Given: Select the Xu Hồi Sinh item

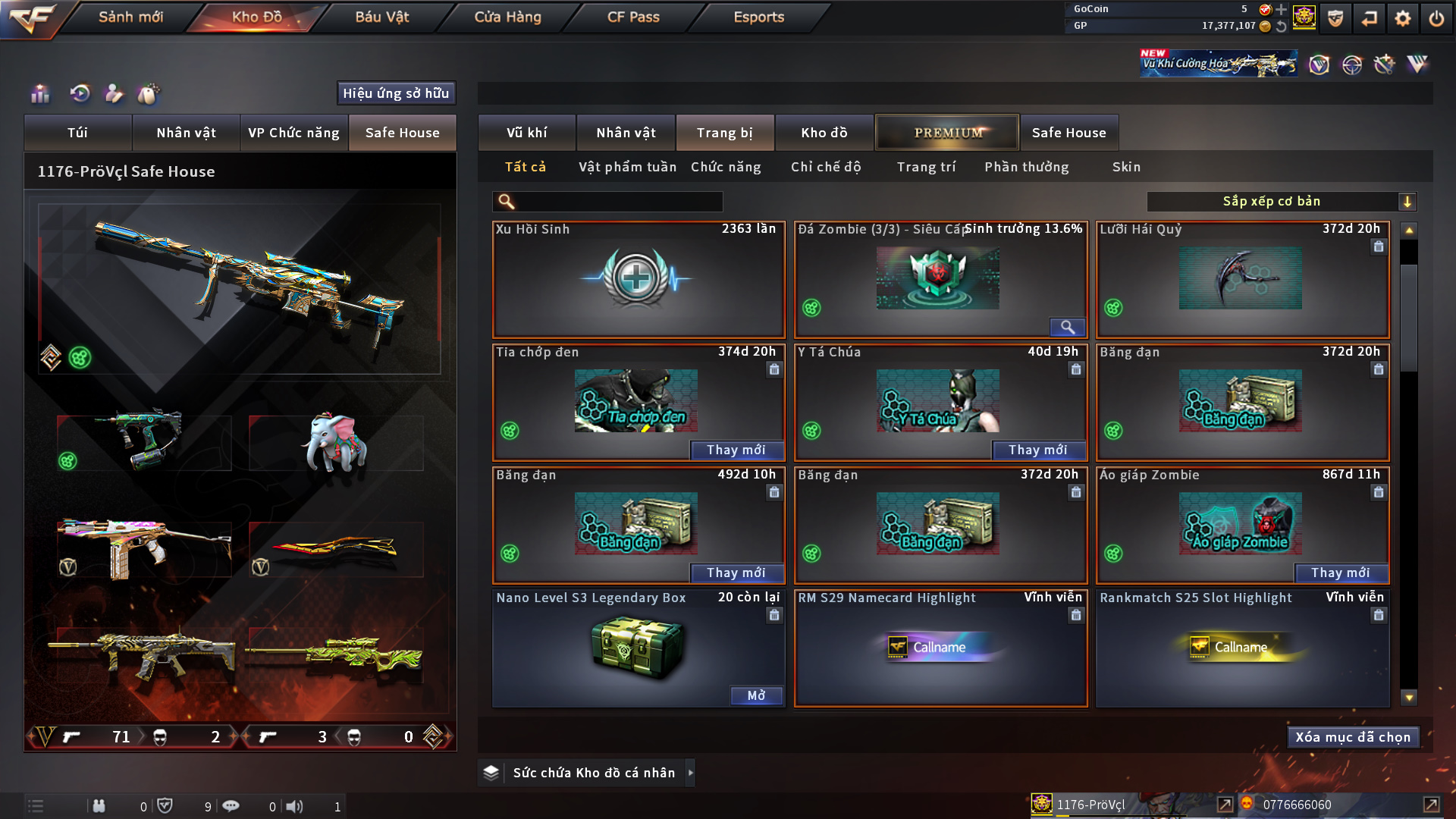Looking at the screenshot, I should [x=638, y=279].
